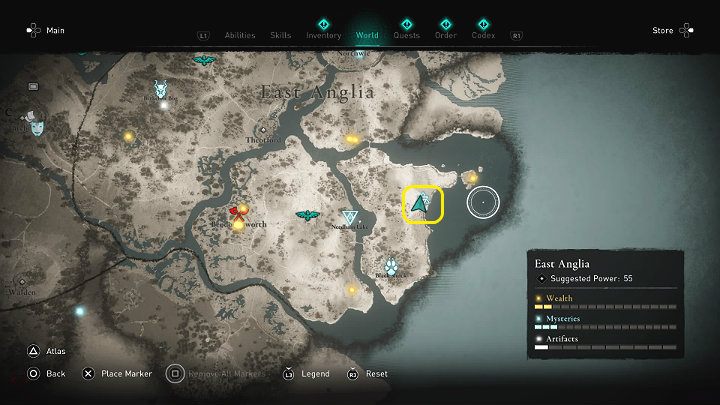This screenshot has width=720, height=405.
Task: Select the World map tab
Action: pyautogui.click(x=366, y=35)
